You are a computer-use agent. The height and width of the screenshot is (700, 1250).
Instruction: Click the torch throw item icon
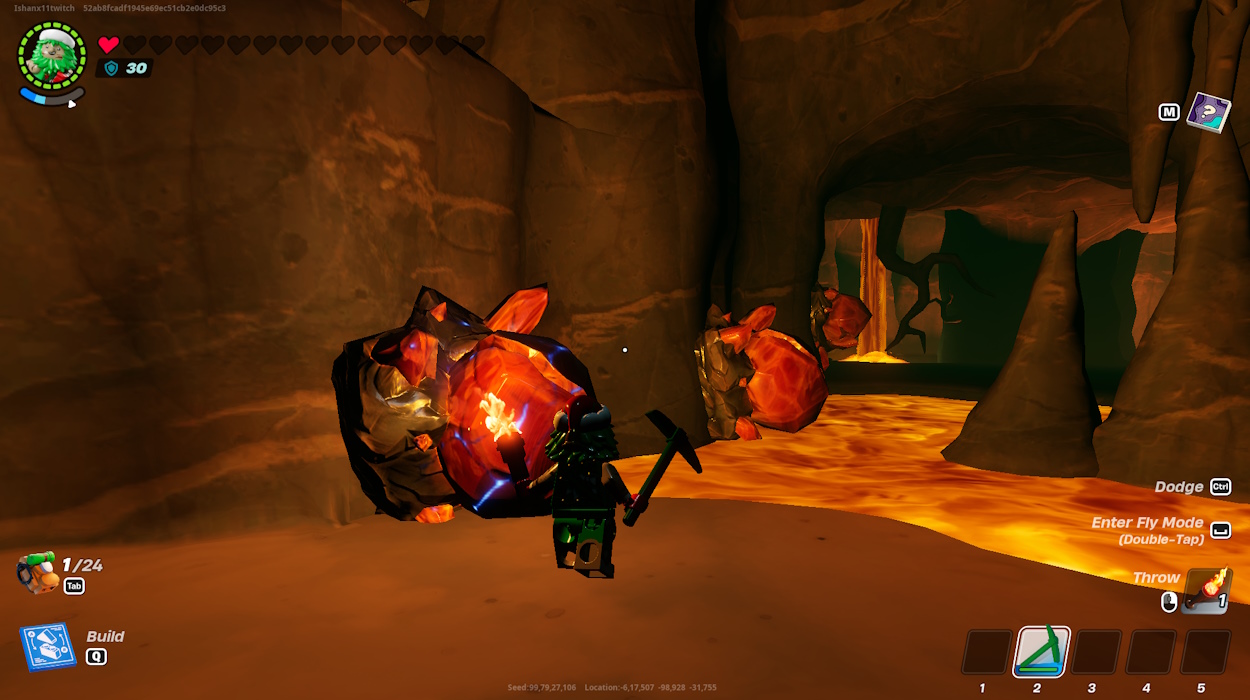1207,591
